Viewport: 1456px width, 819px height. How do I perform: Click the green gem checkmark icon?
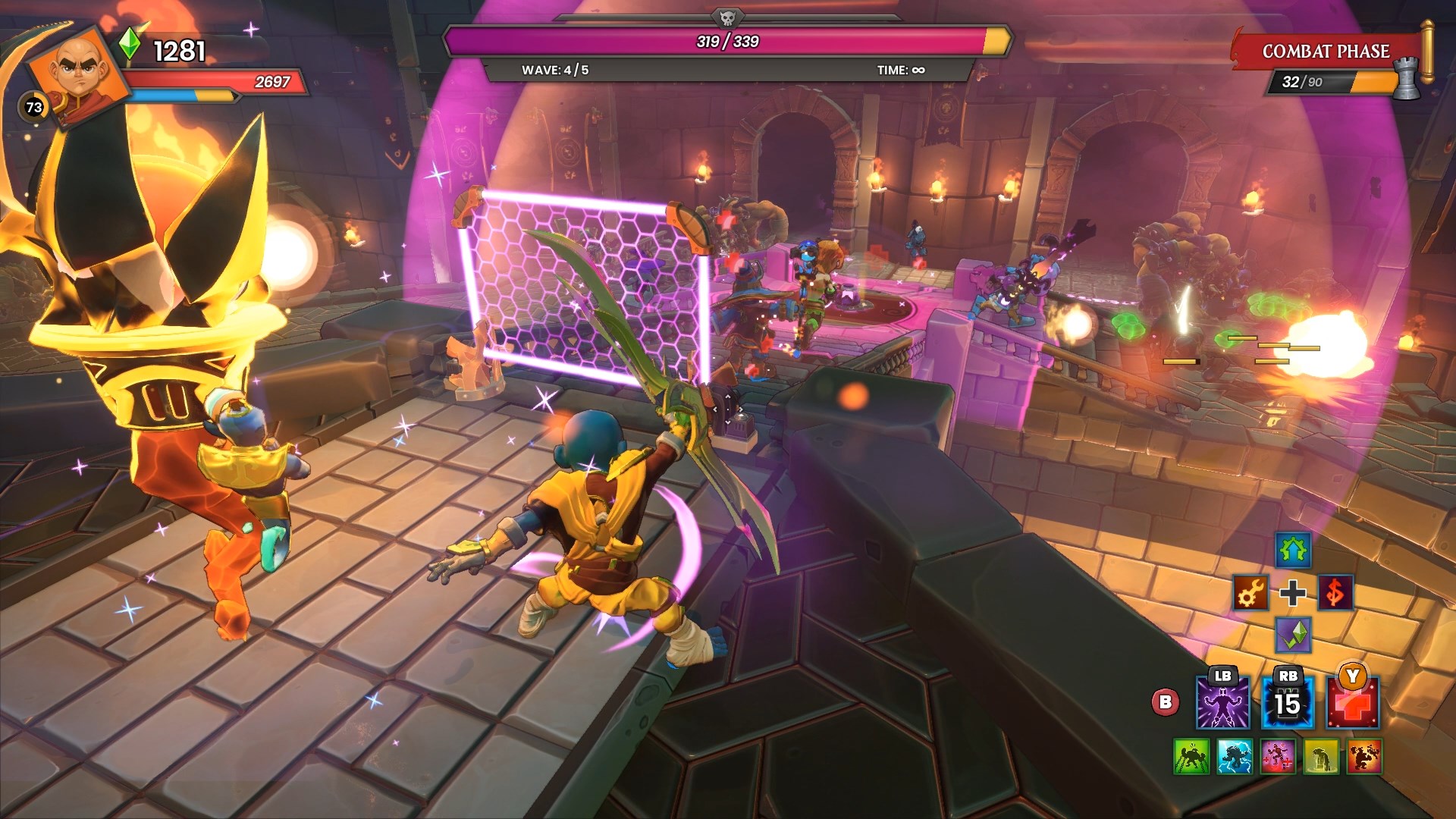point(1292,635)
